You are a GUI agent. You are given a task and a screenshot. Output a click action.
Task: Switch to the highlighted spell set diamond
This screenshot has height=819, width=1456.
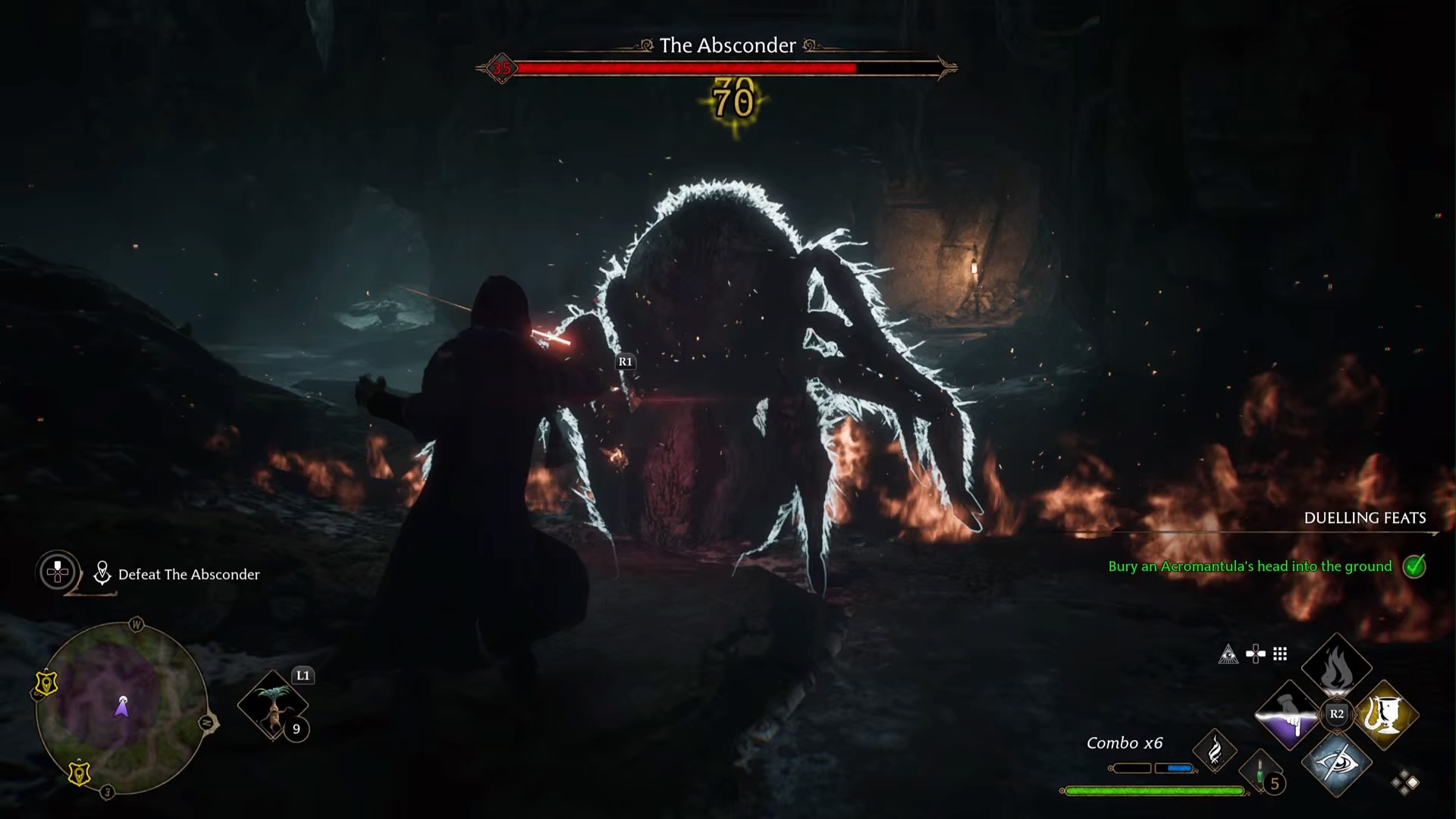(x=1413, y=782)
